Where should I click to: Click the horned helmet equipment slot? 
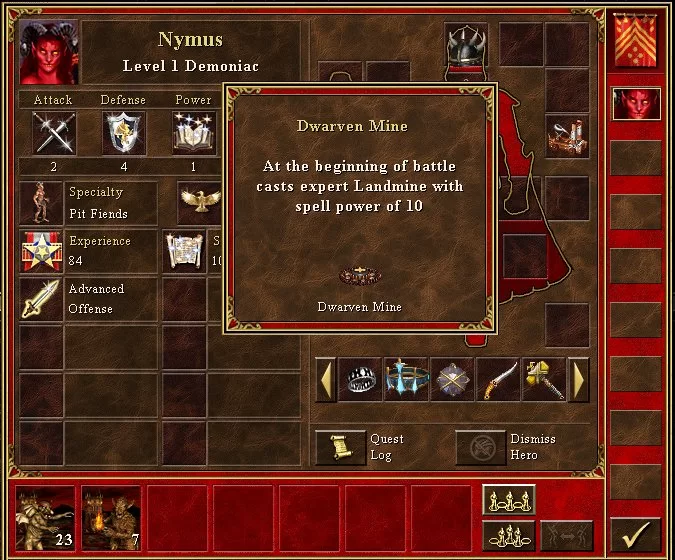point(466,45)
